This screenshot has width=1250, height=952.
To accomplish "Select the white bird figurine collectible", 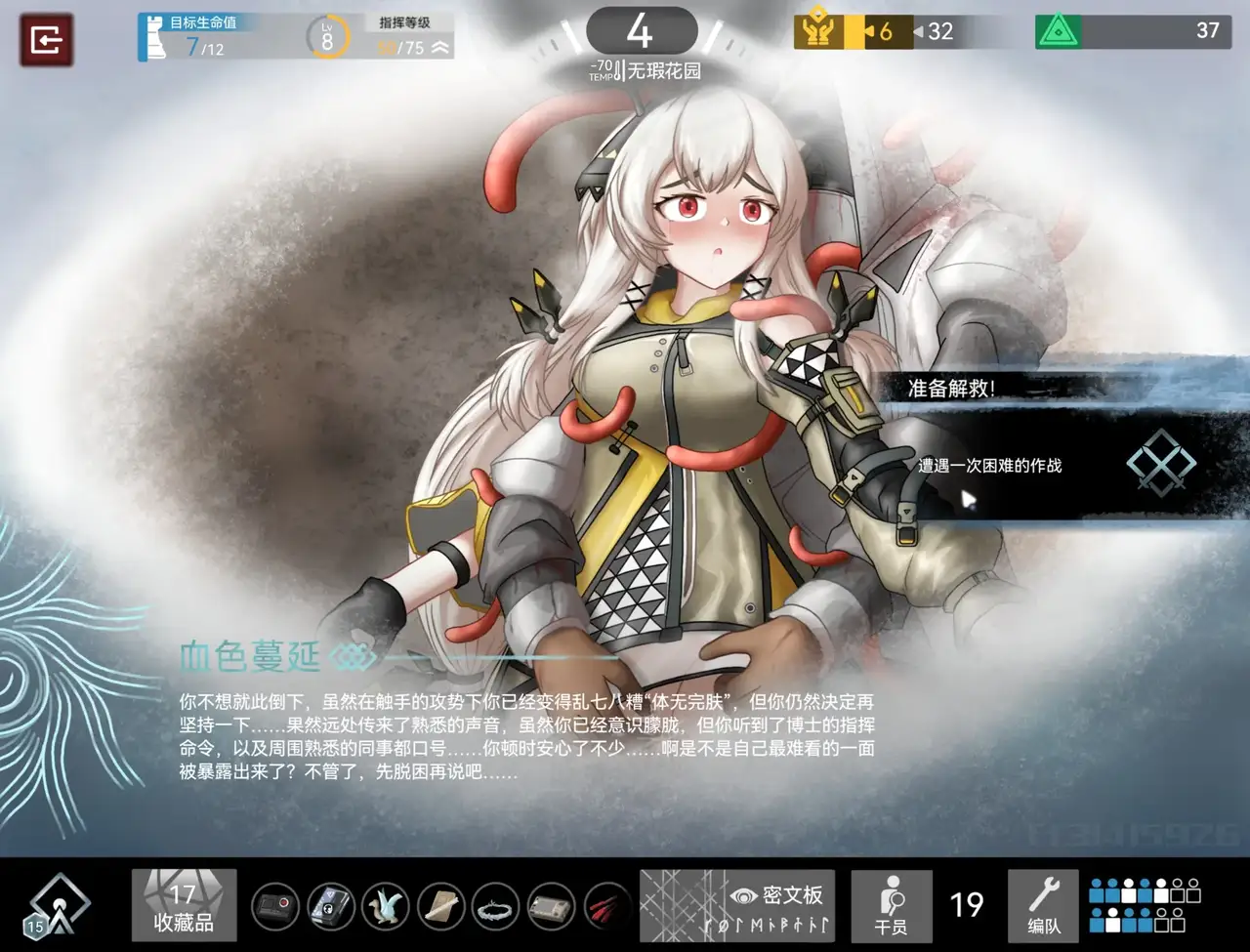I will click(x=386, y=907).
